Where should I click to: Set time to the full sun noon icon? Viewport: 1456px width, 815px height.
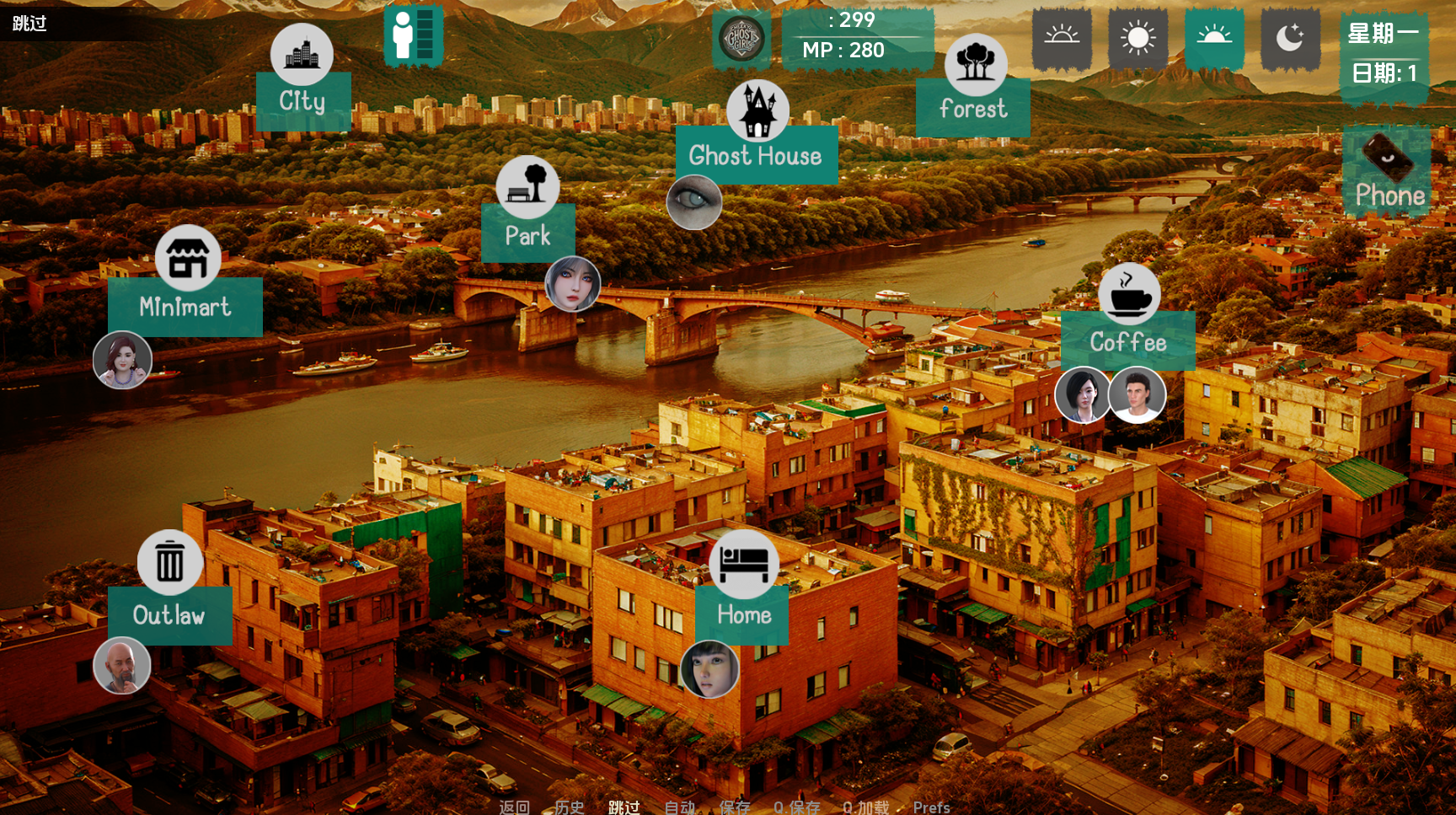click(1137, 39)
